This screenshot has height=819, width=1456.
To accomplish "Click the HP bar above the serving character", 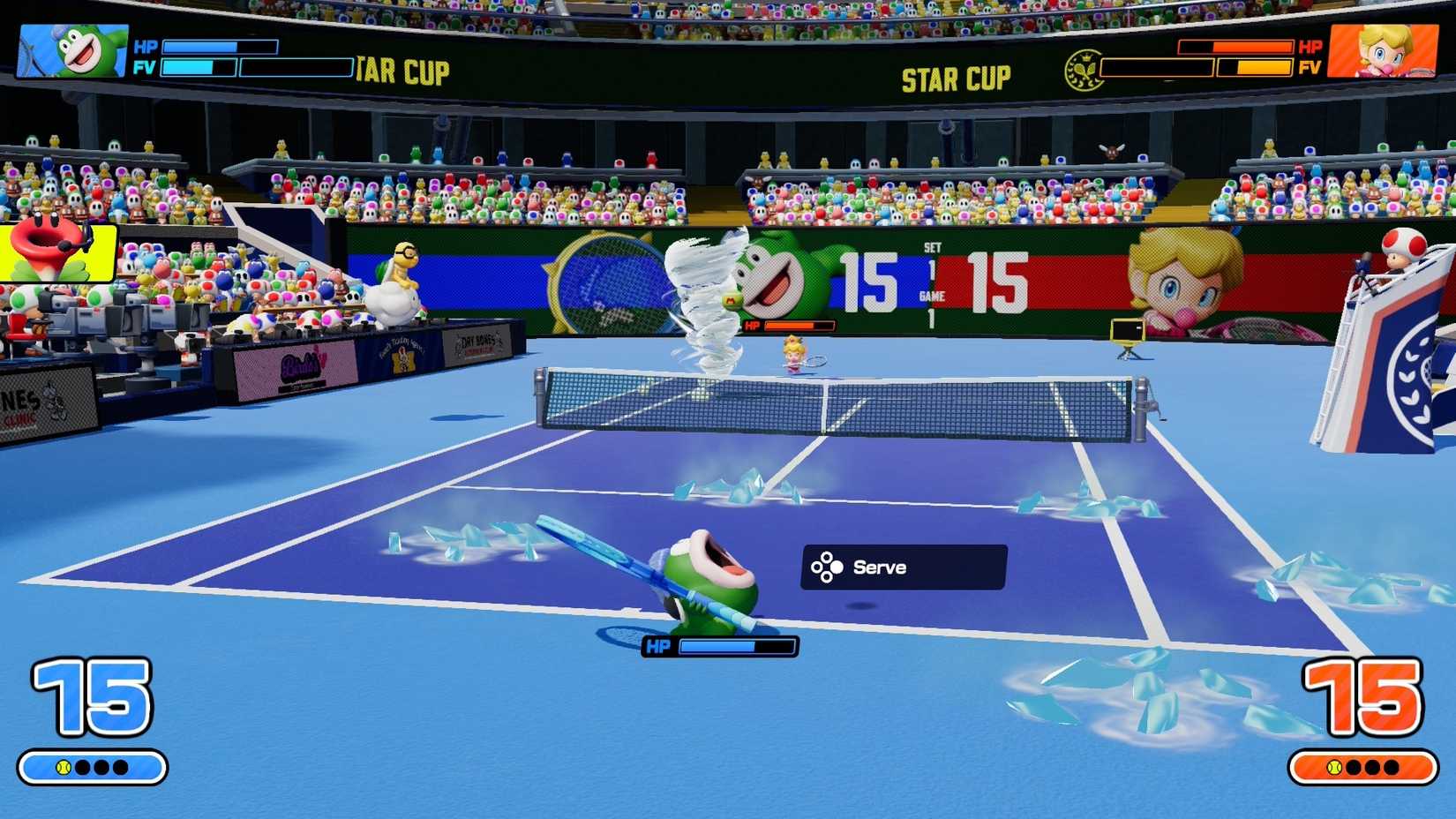I will pos(737,647).
